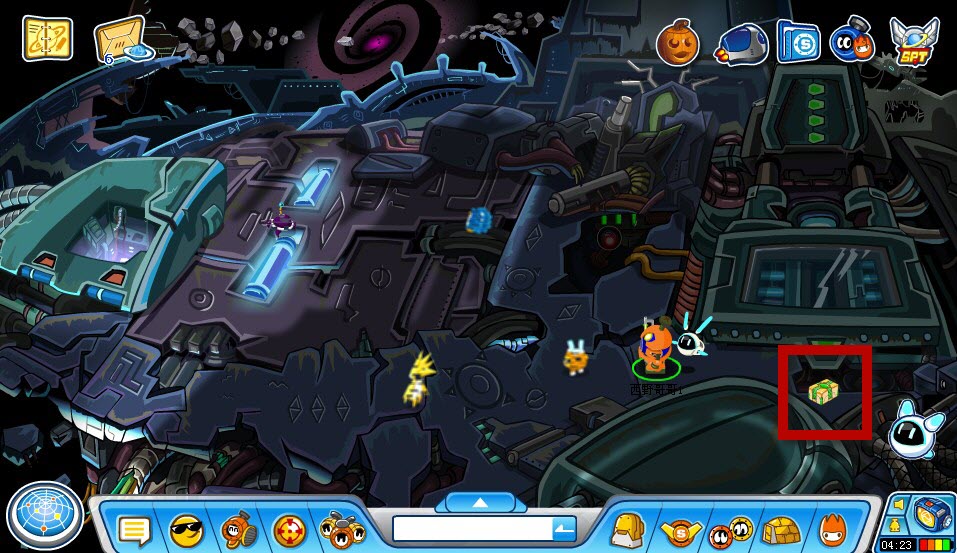957x553 pixels.
Task: Send the chat message with arrow button
Action: (x=564, y=528)
